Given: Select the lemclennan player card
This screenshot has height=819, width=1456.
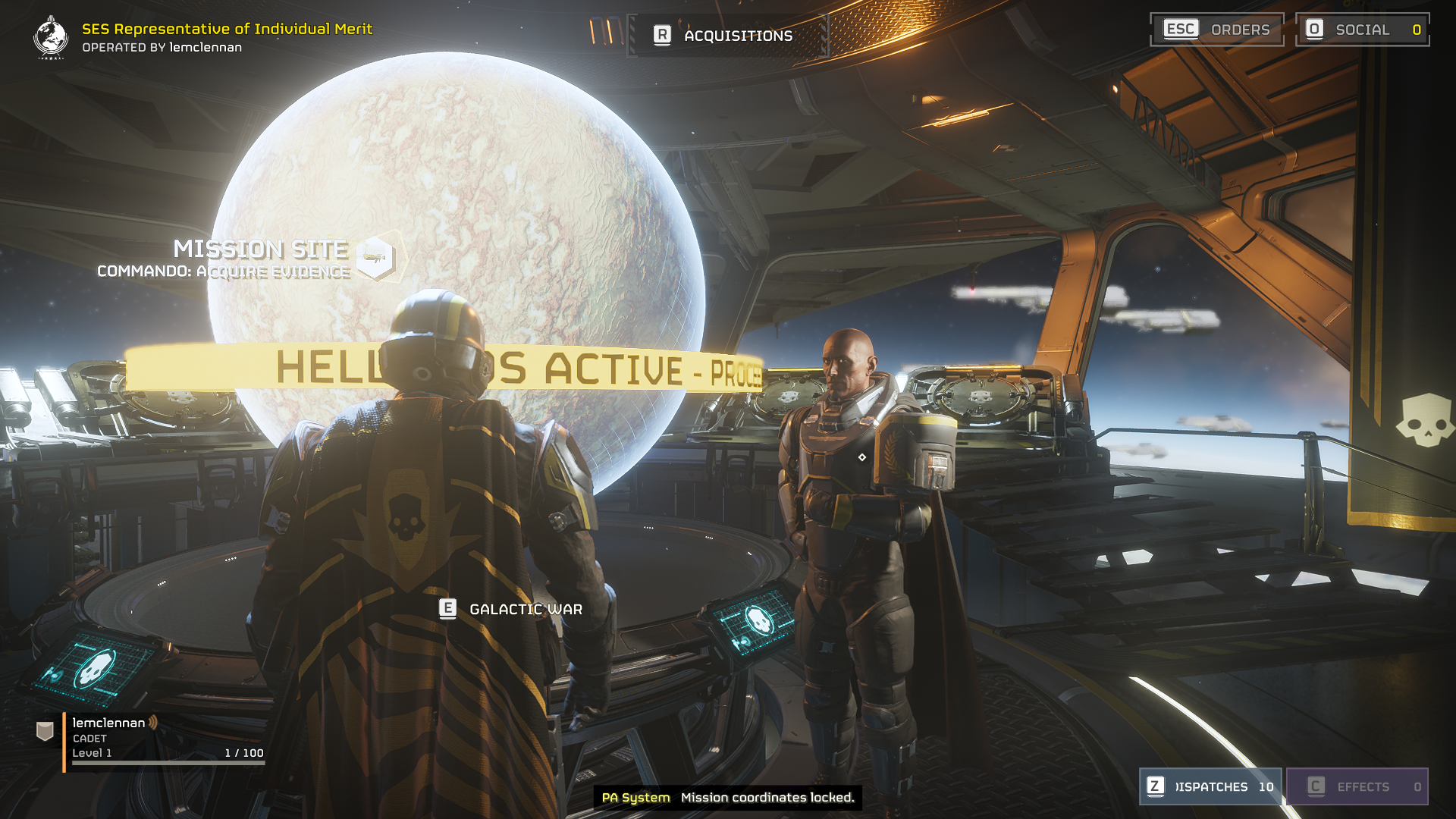Looking at the screenshot, I should point(152,738).
